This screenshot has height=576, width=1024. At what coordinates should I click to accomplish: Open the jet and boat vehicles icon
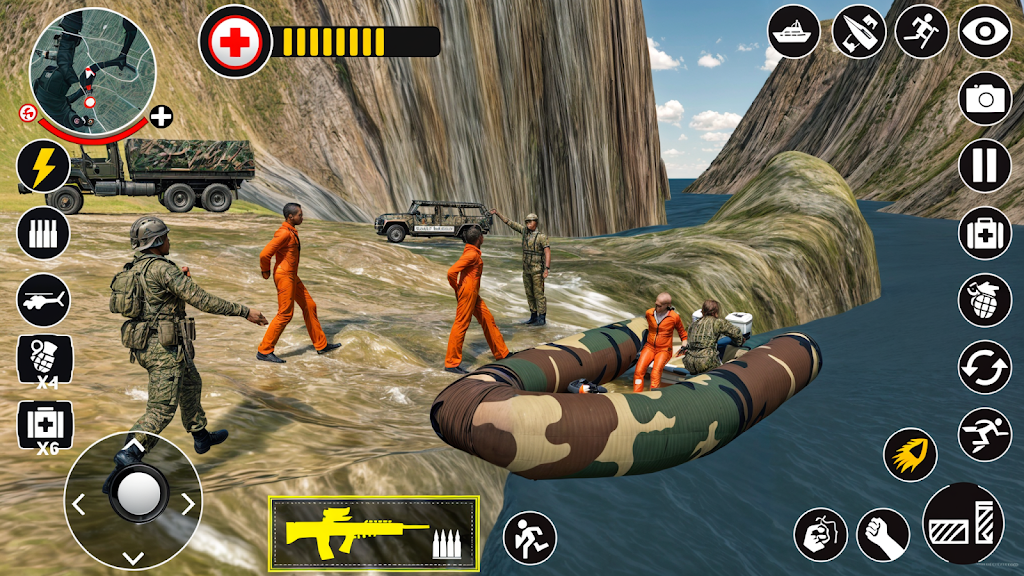click(859, 31)
